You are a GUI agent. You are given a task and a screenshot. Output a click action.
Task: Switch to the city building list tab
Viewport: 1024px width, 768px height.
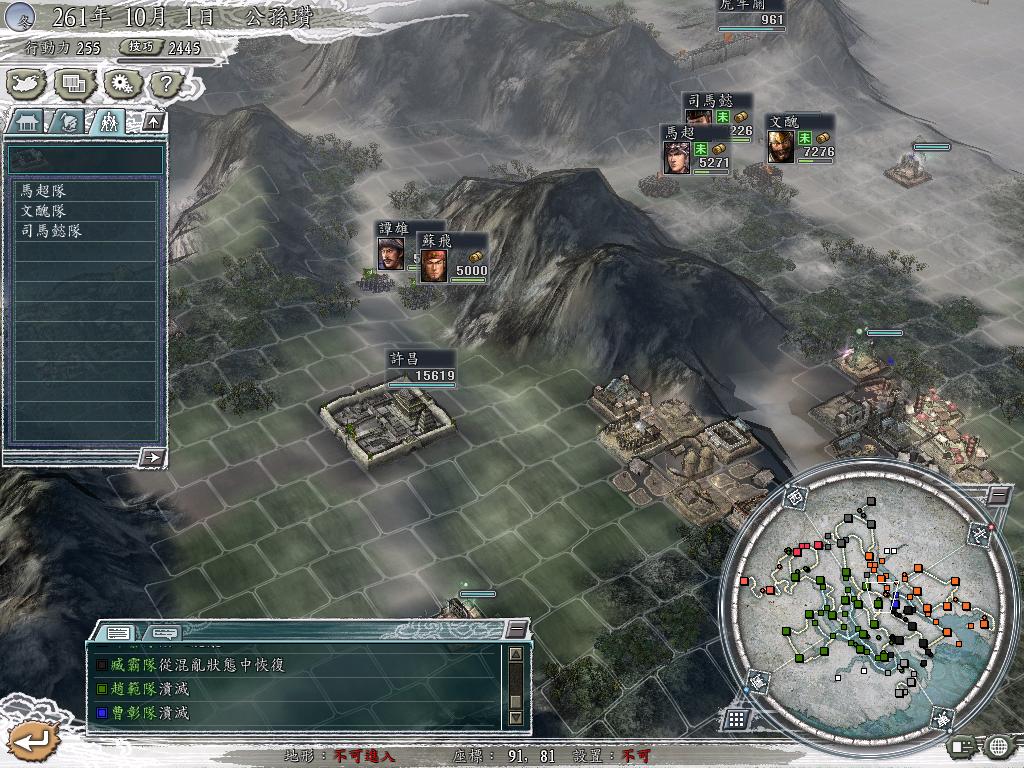pyautogui.click(x=25, y=122)
